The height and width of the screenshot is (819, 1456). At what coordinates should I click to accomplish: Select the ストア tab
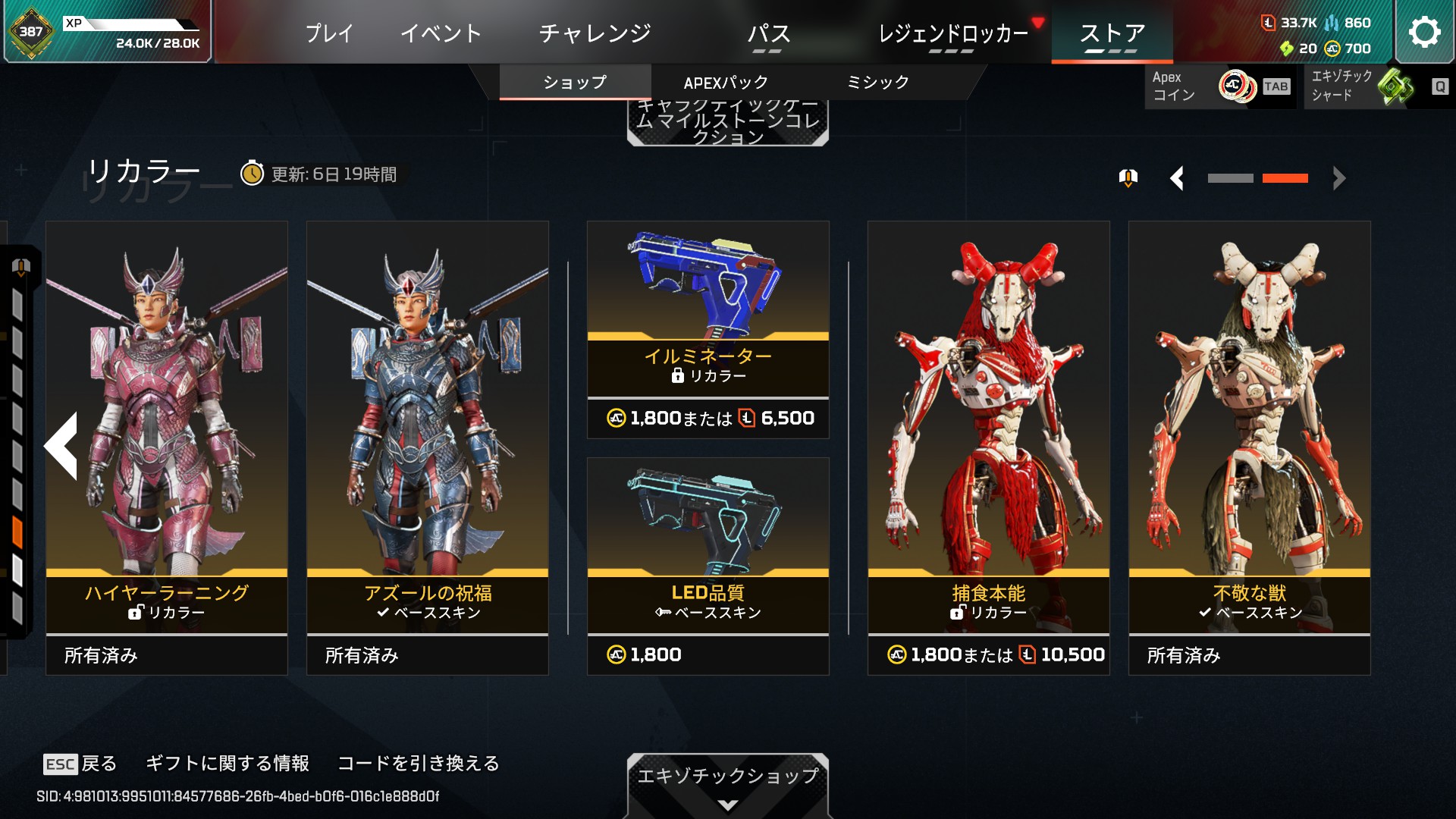pyautogui.click(x=1112, y=33)
